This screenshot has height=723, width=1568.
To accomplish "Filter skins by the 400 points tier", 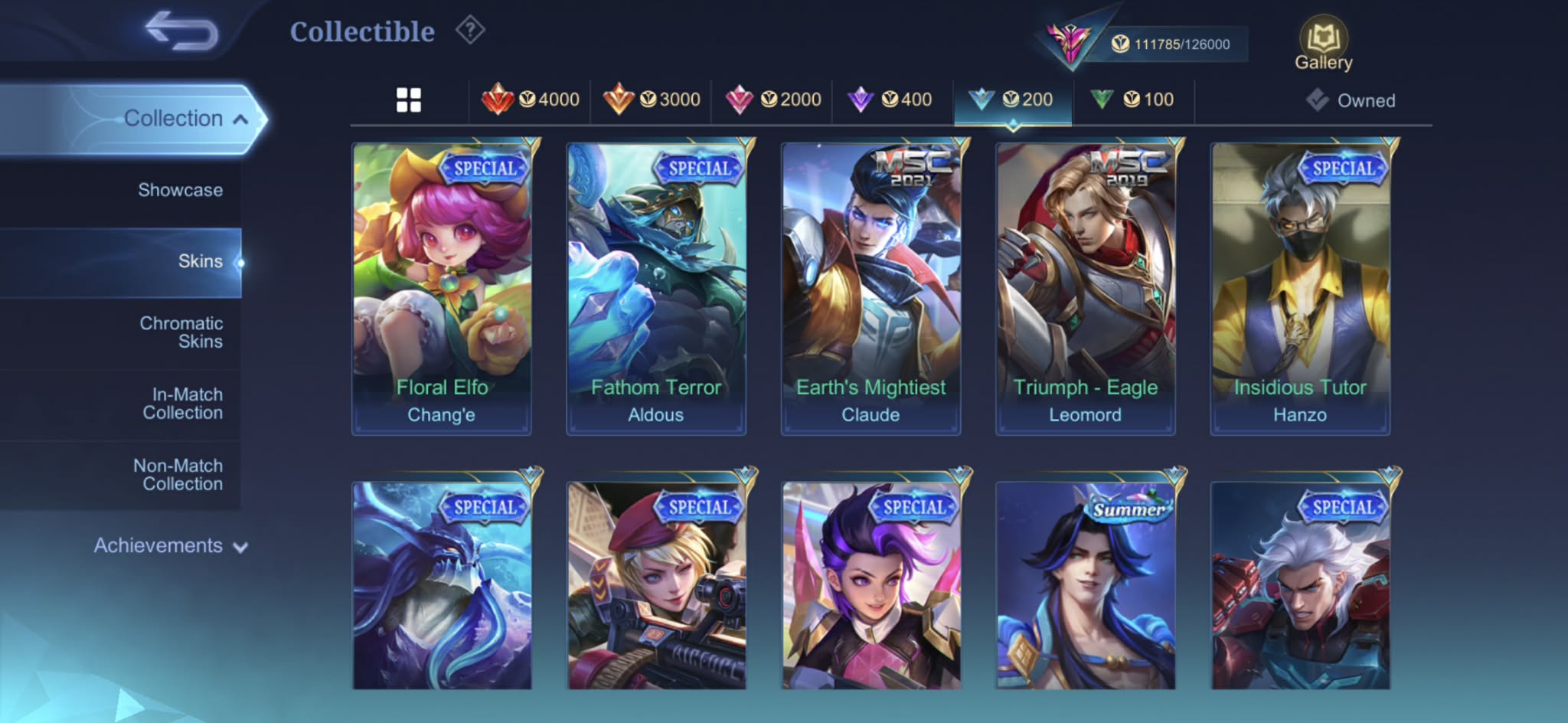I will [x=890, y=100].
